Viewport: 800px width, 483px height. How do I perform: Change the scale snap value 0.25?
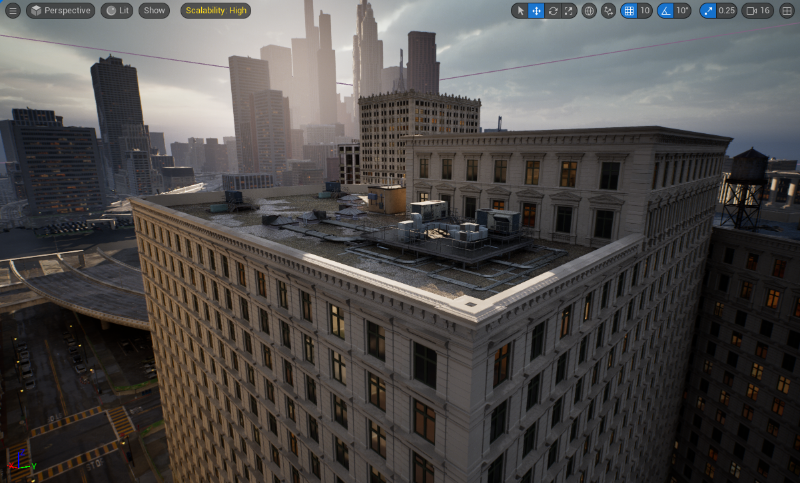[727, 11]
